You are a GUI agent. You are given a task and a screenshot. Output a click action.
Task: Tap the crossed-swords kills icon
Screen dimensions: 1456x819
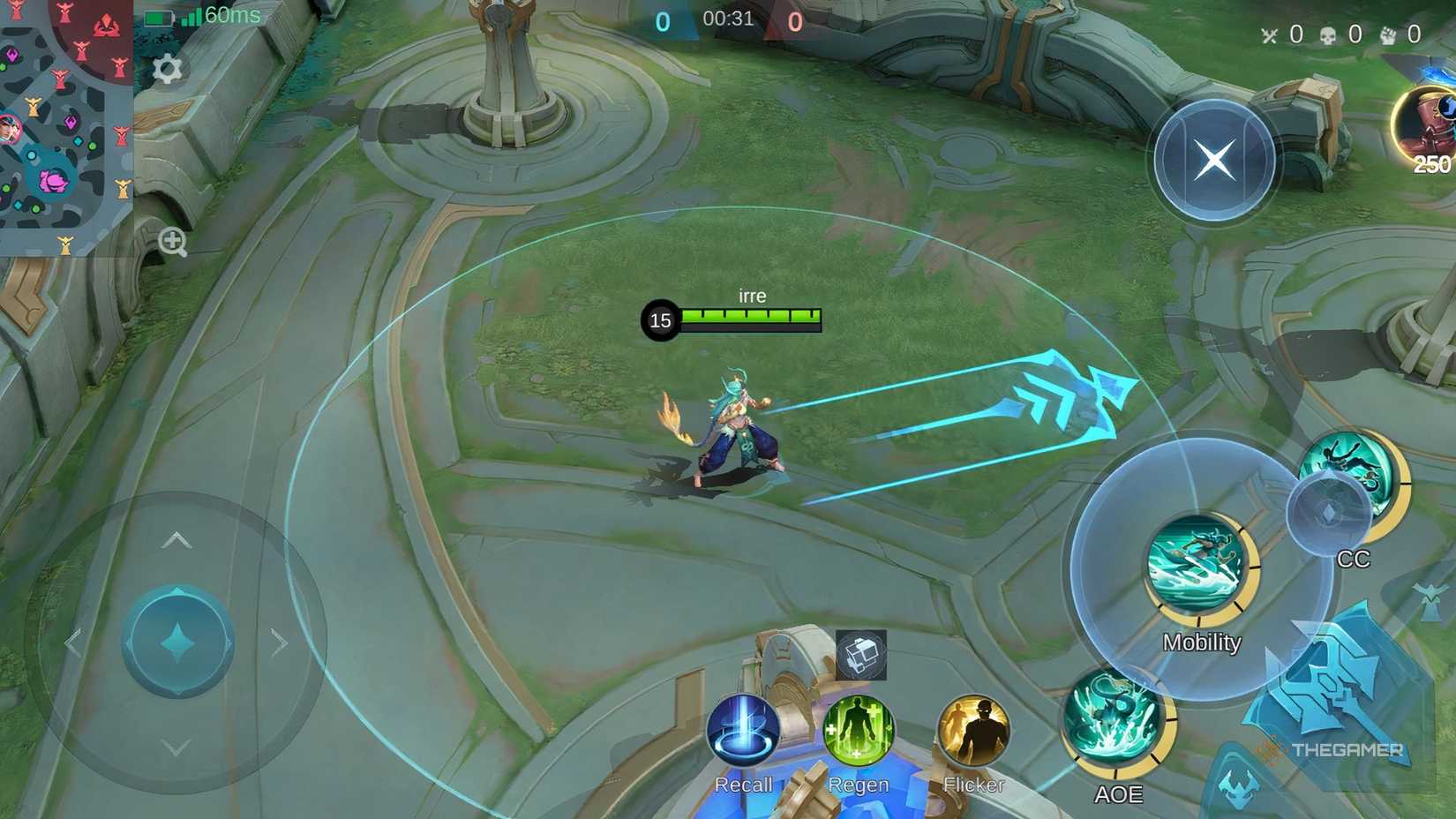click(1269, 35)
